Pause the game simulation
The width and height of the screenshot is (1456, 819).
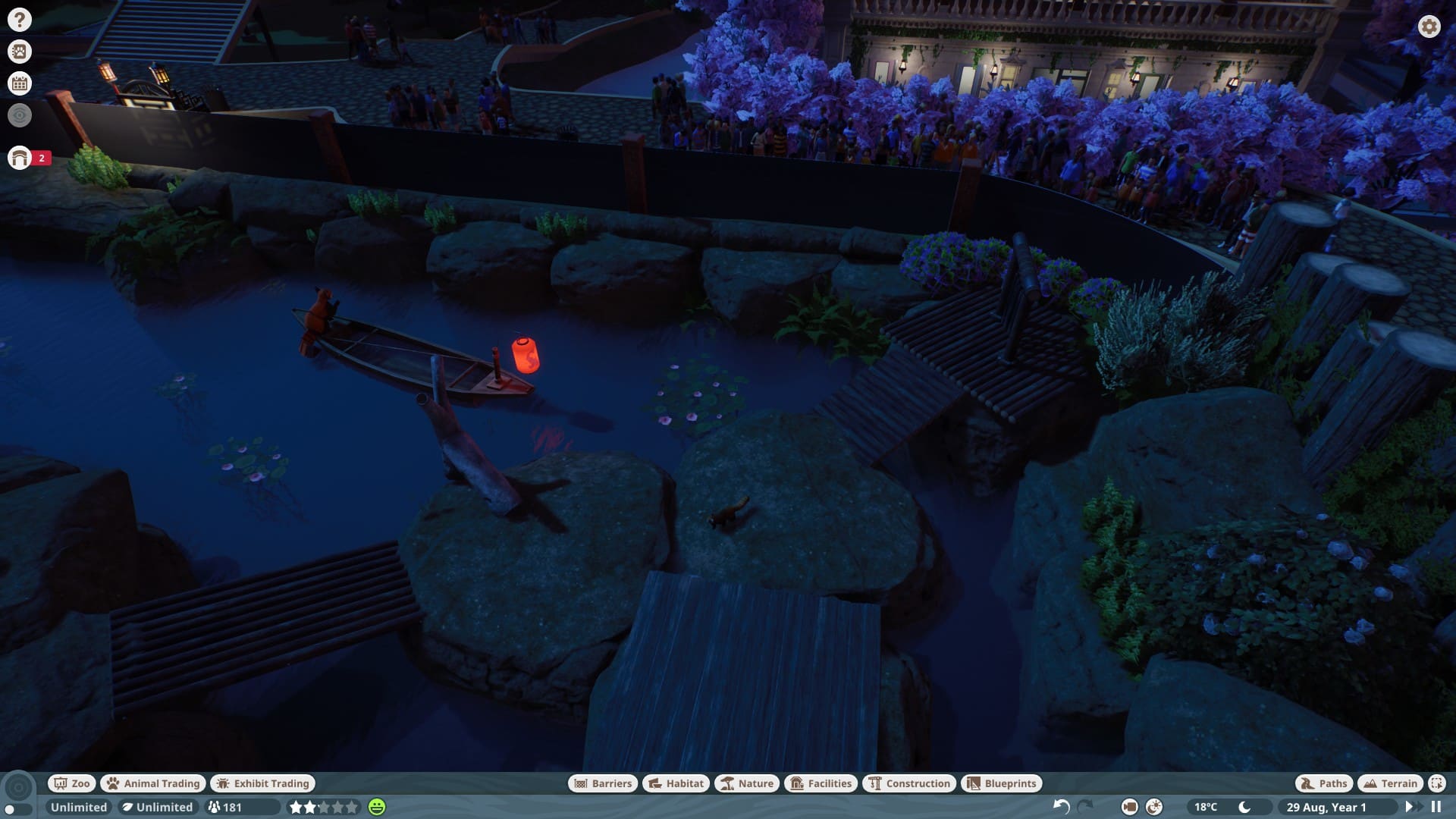click(x=1436, y=807)
